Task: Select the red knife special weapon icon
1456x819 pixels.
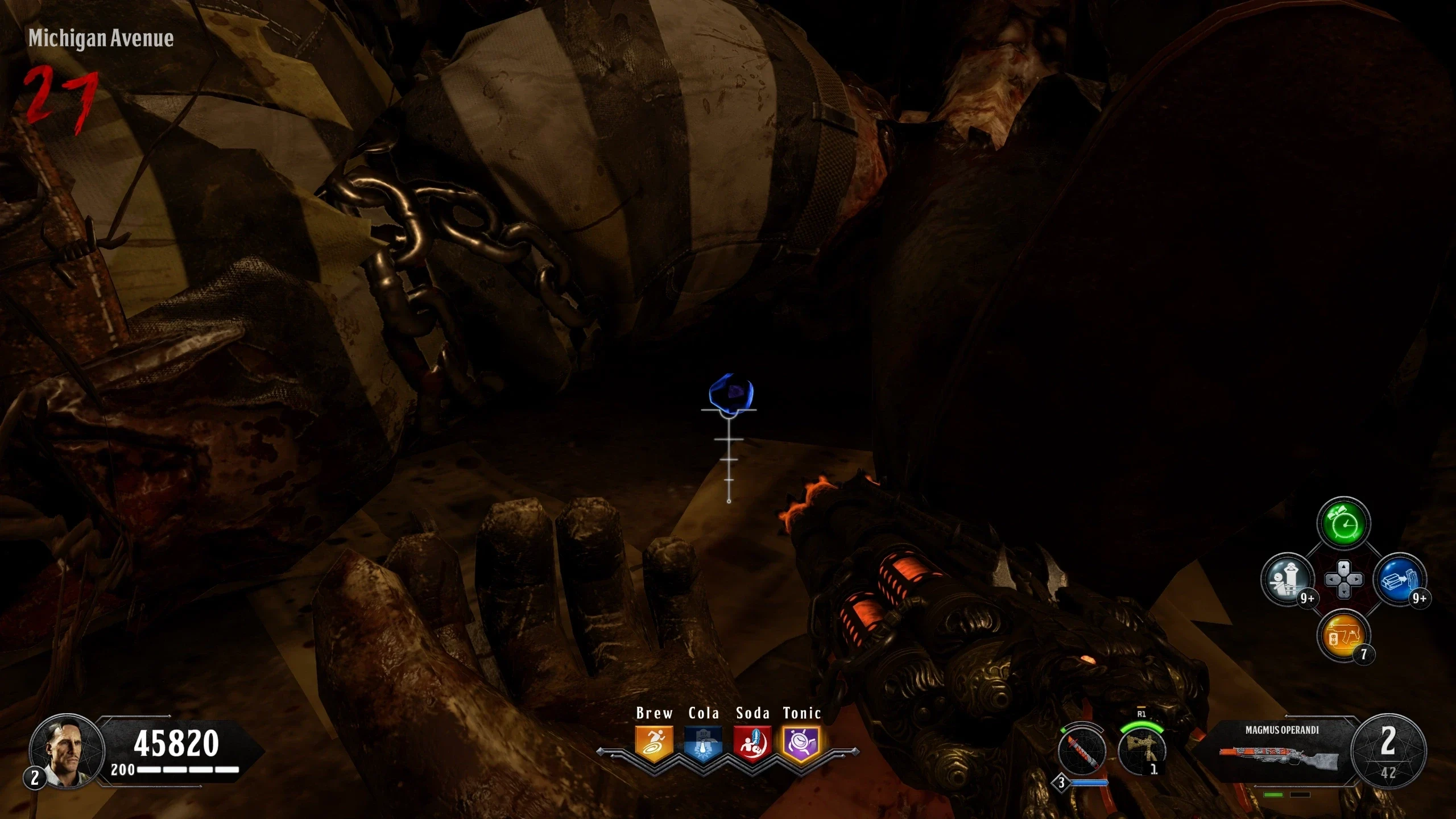Action: (x=1082, y=751)
